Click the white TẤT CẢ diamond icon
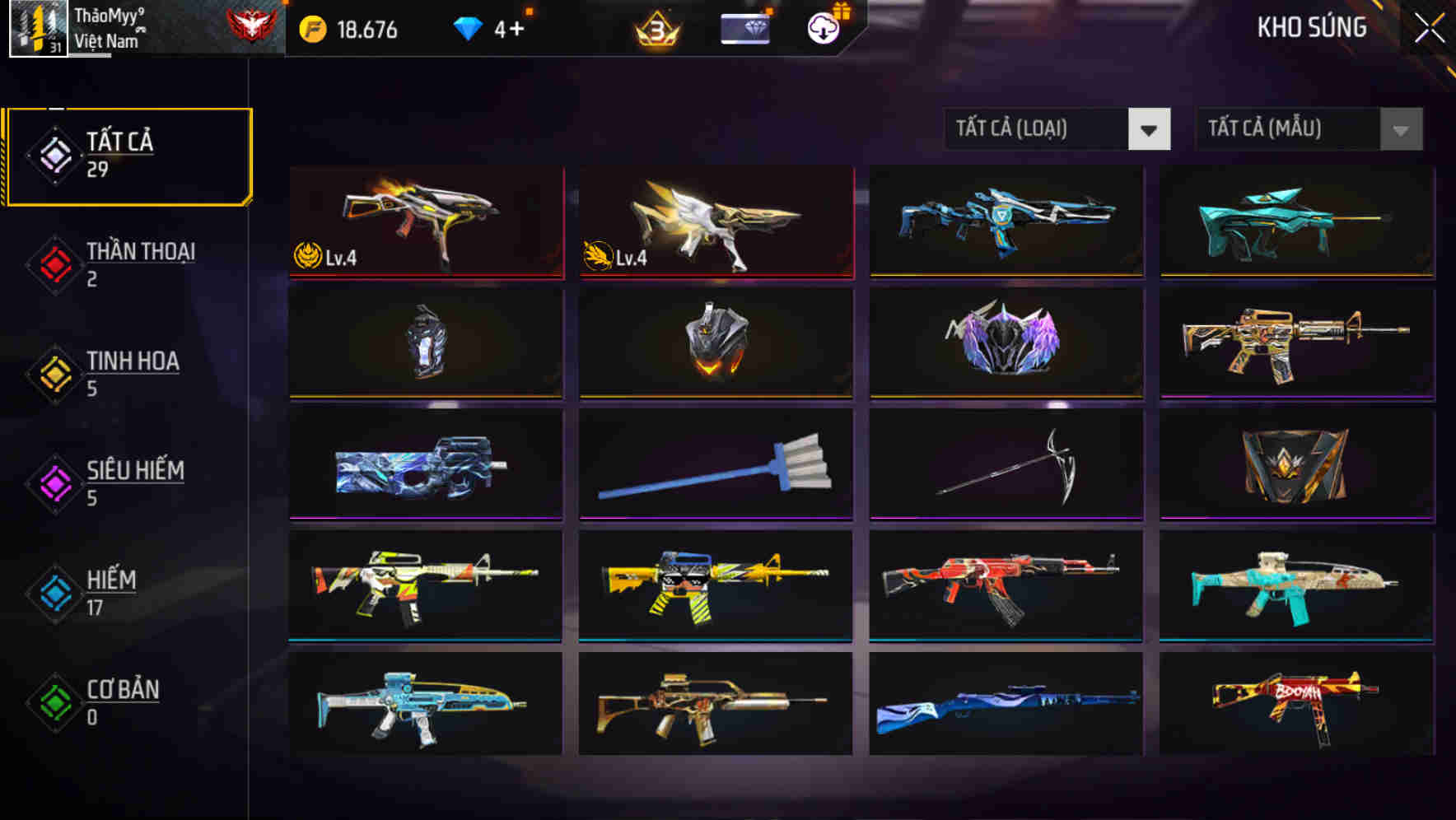Image resolution: width=1456 pixels, height=820 pixels. tap(53, 153)
